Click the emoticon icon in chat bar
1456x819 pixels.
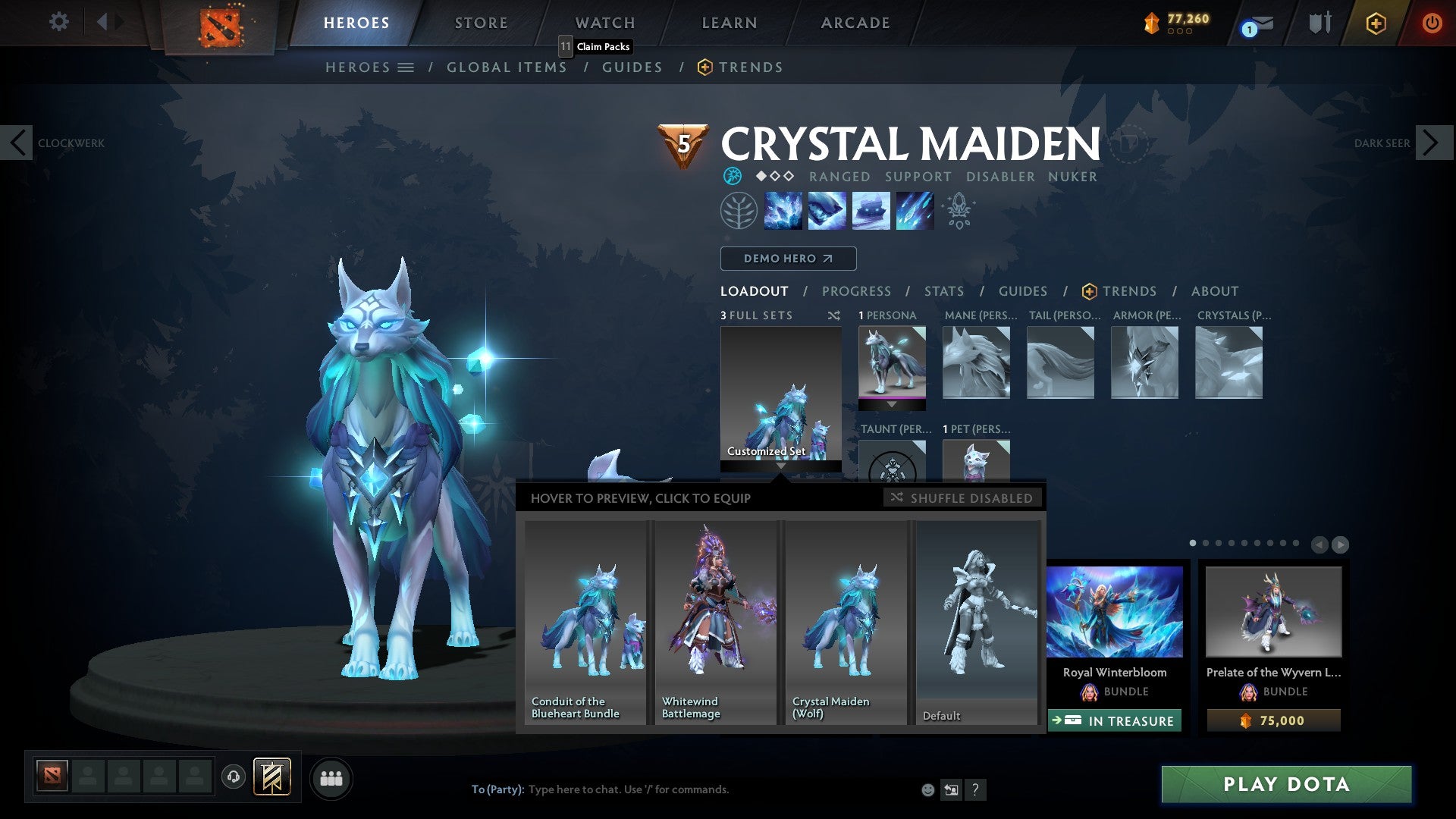pyautogui.click(x=927, y=789)
